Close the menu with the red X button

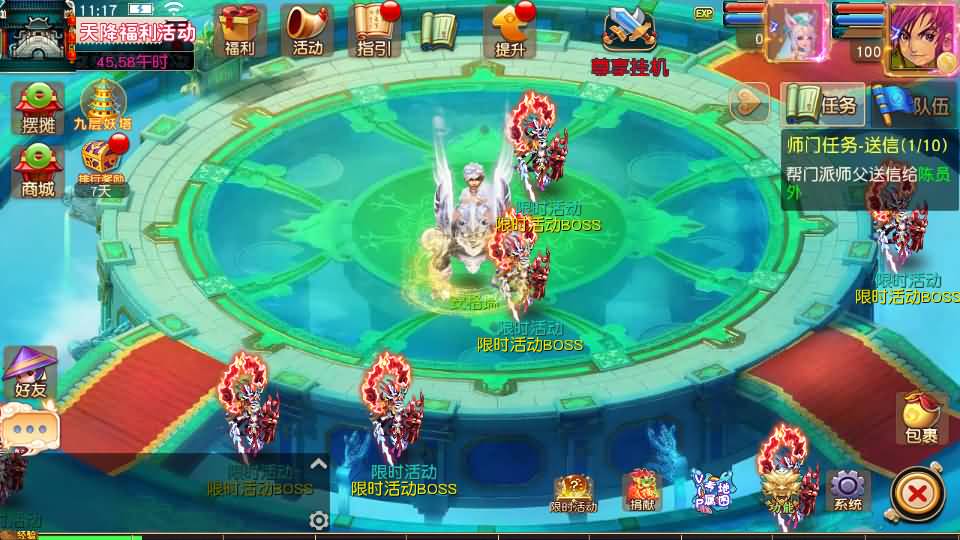(x=915, y=493)
